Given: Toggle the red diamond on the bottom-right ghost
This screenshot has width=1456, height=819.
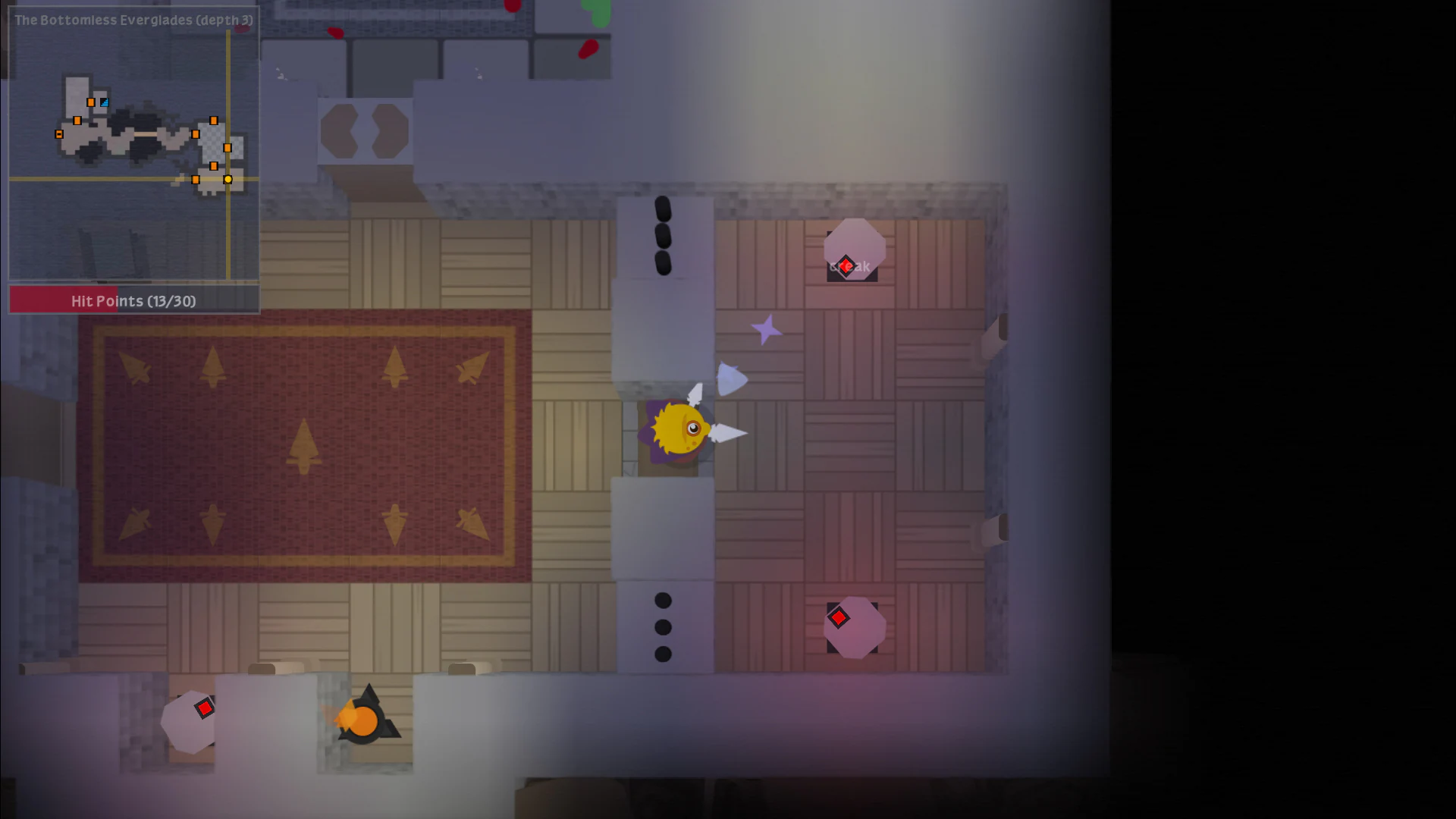Looking at the screenshot, I should point(839,617).
